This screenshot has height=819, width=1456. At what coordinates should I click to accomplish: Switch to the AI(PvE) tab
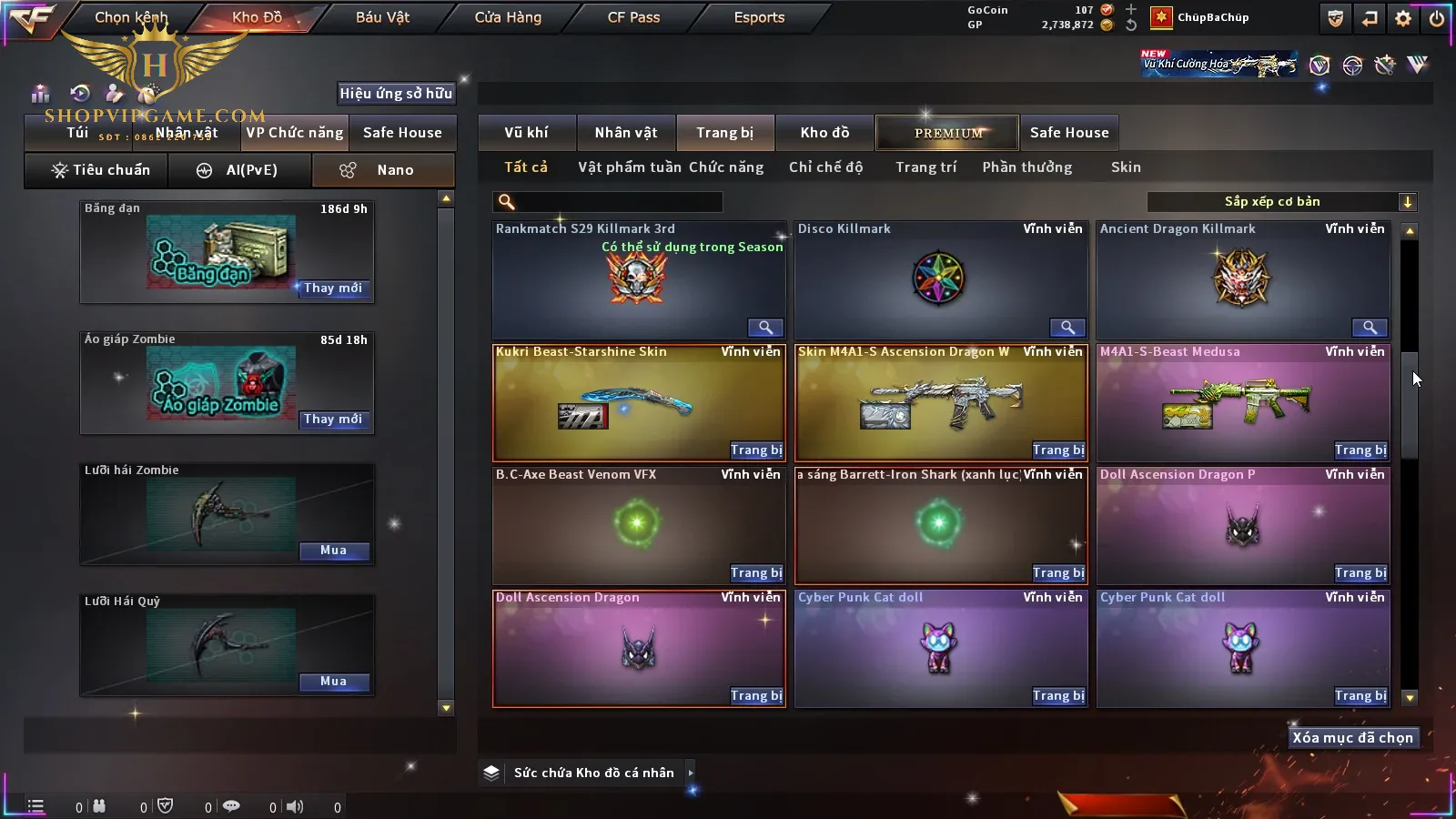(x=239, y=170)
